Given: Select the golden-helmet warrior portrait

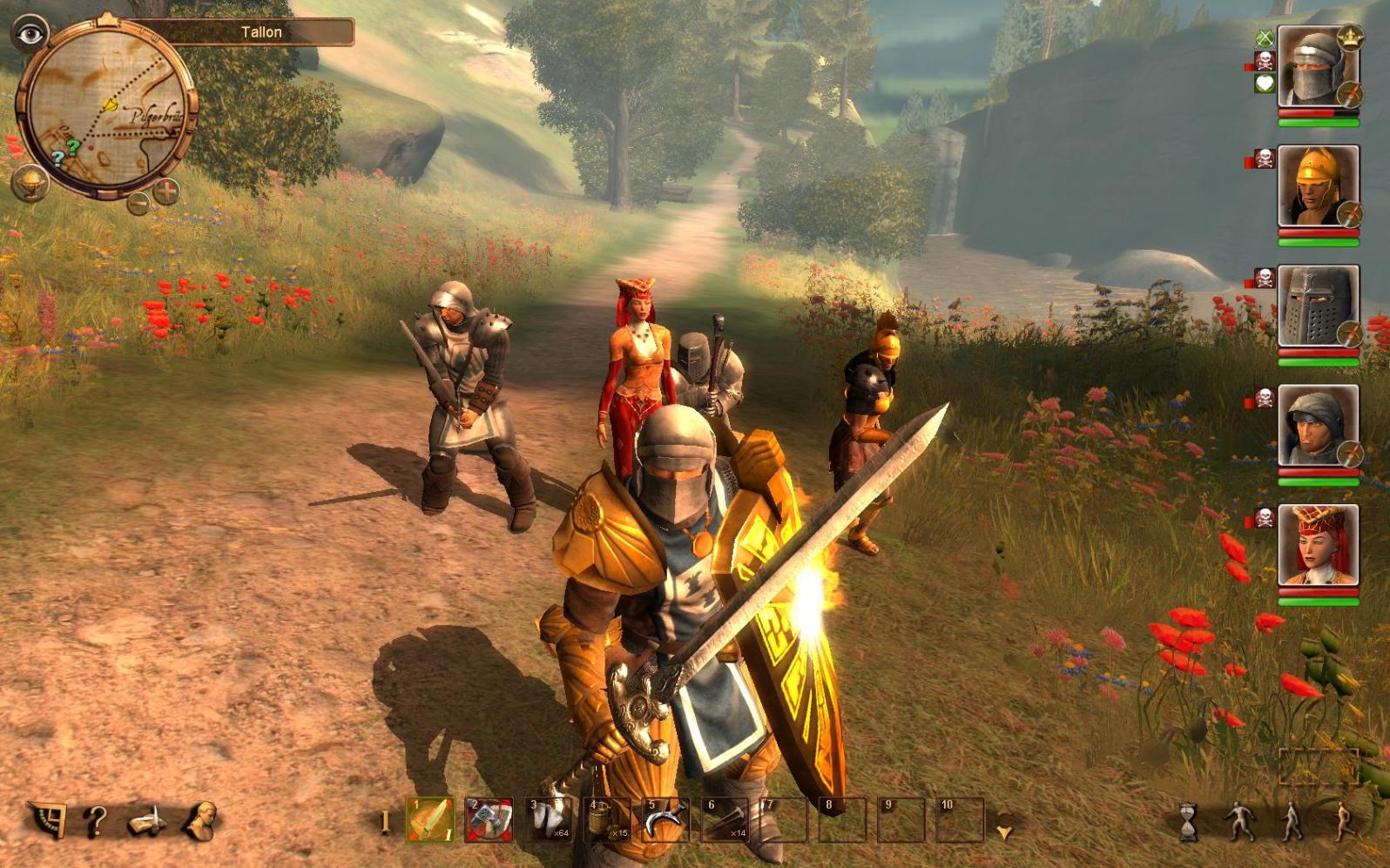Looking at the screenshot, I should pos(1317,187).
